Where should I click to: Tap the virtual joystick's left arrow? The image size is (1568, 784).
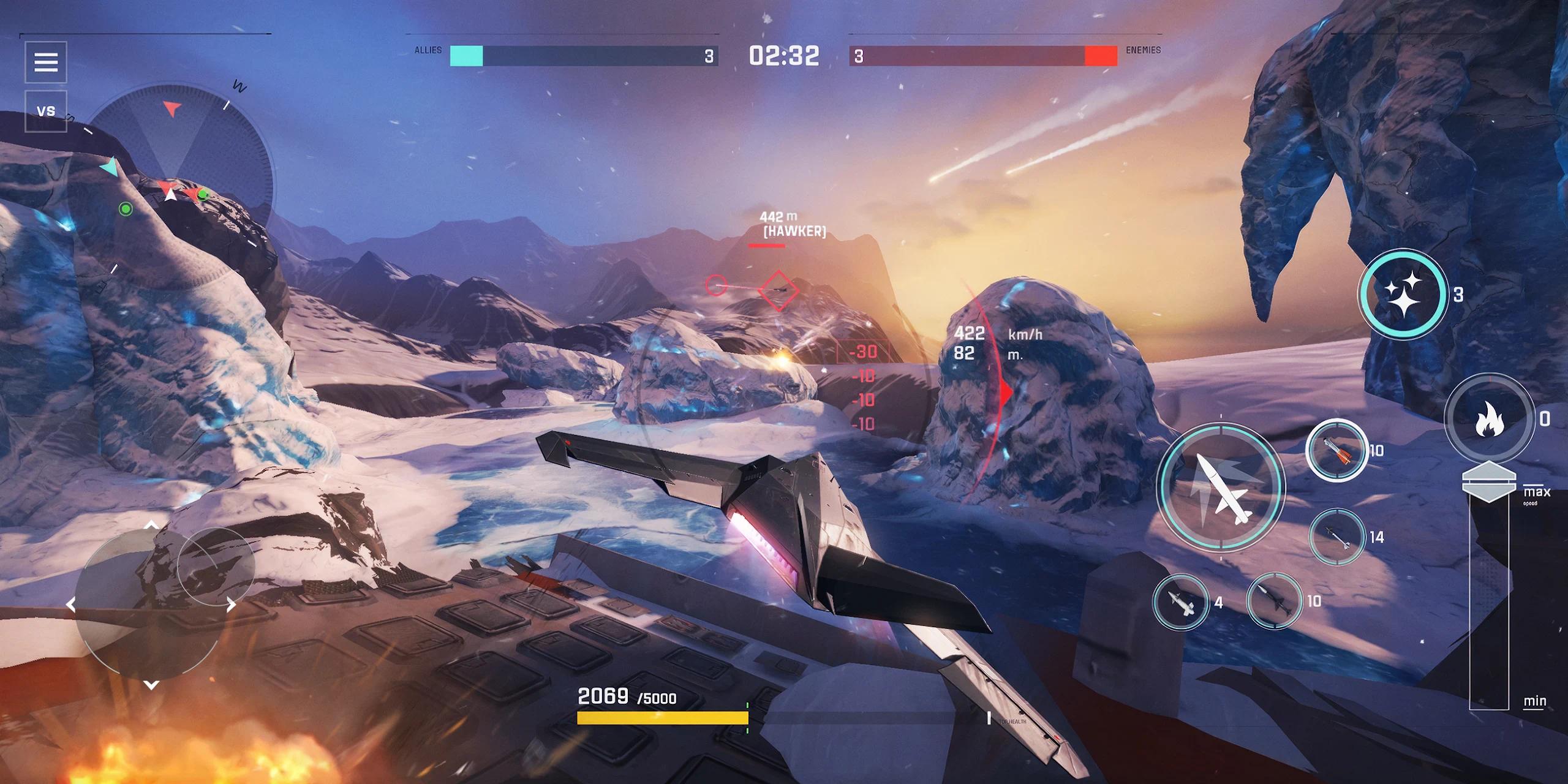point(71,605)
